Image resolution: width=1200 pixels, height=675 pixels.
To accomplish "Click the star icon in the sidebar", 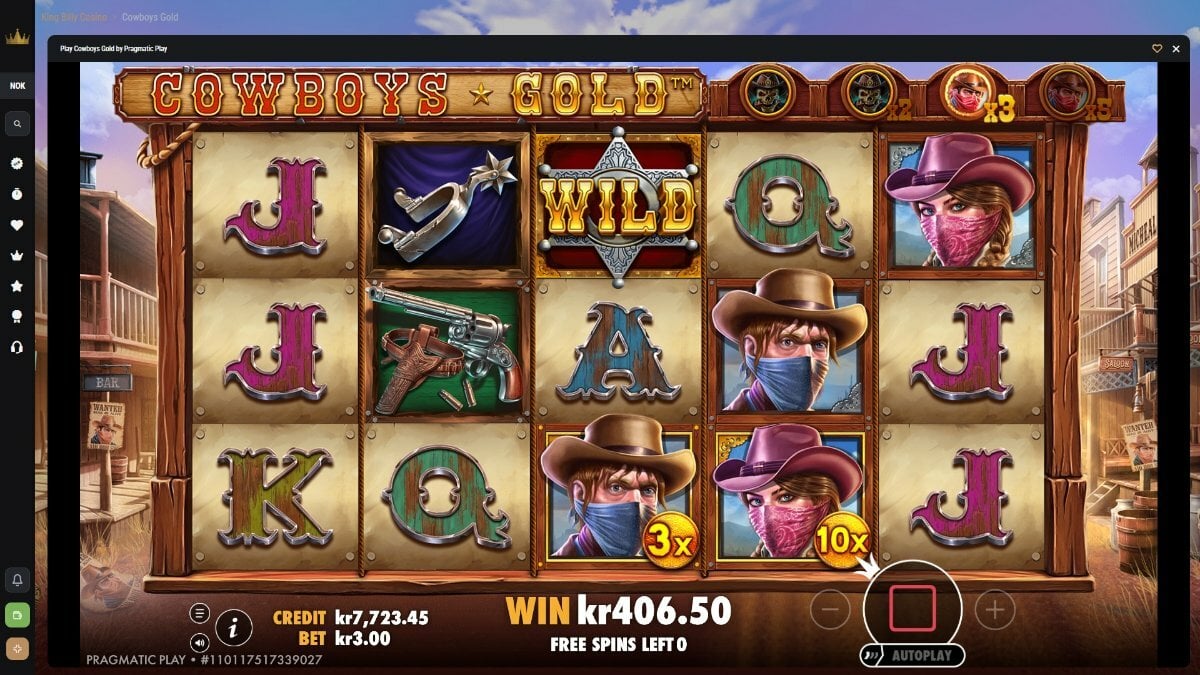I will (x=17, y=286).
